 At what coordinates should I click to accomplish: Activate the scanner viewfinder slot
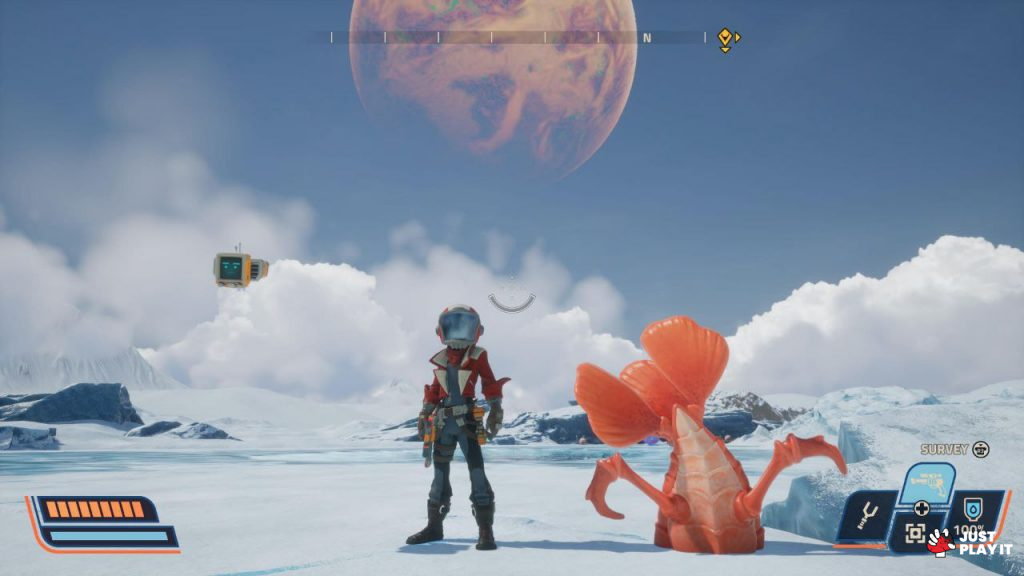[915, 534]
